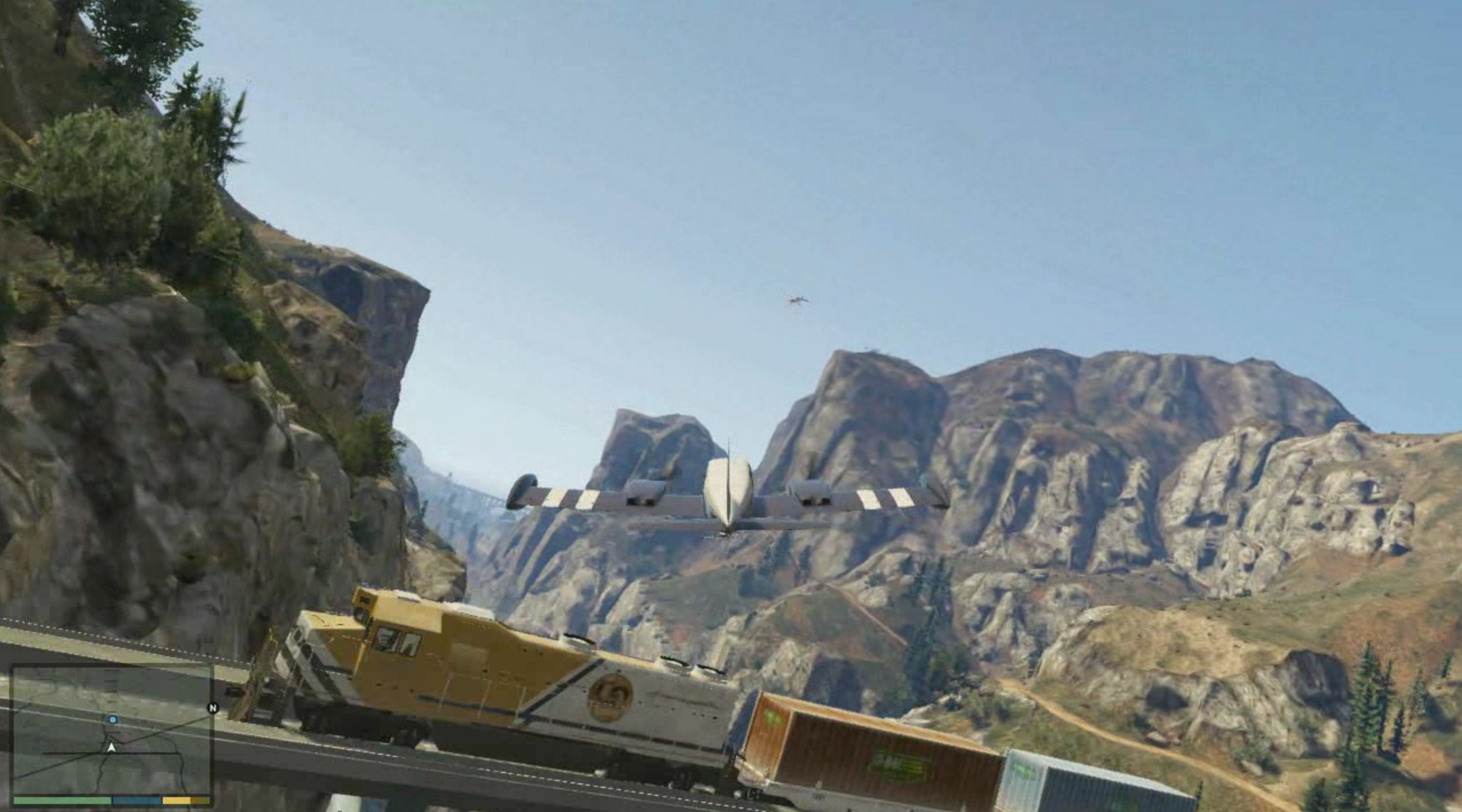Open the minimap radar panel
The width and height of the screenshot is (1462, 812).
pos(112,730)
